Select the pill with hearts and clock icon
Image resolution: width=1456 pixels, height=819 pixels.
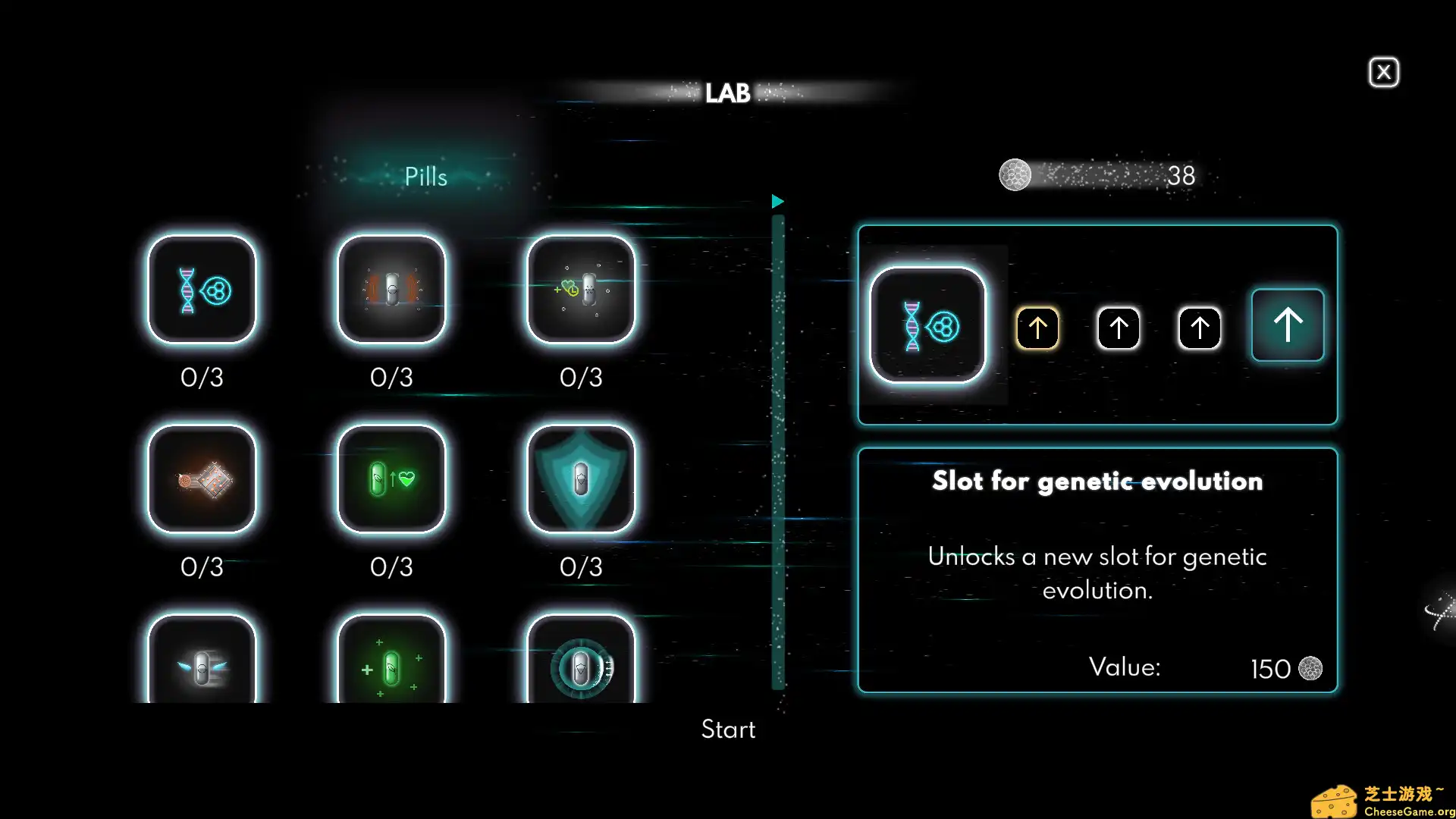[581, 290]
